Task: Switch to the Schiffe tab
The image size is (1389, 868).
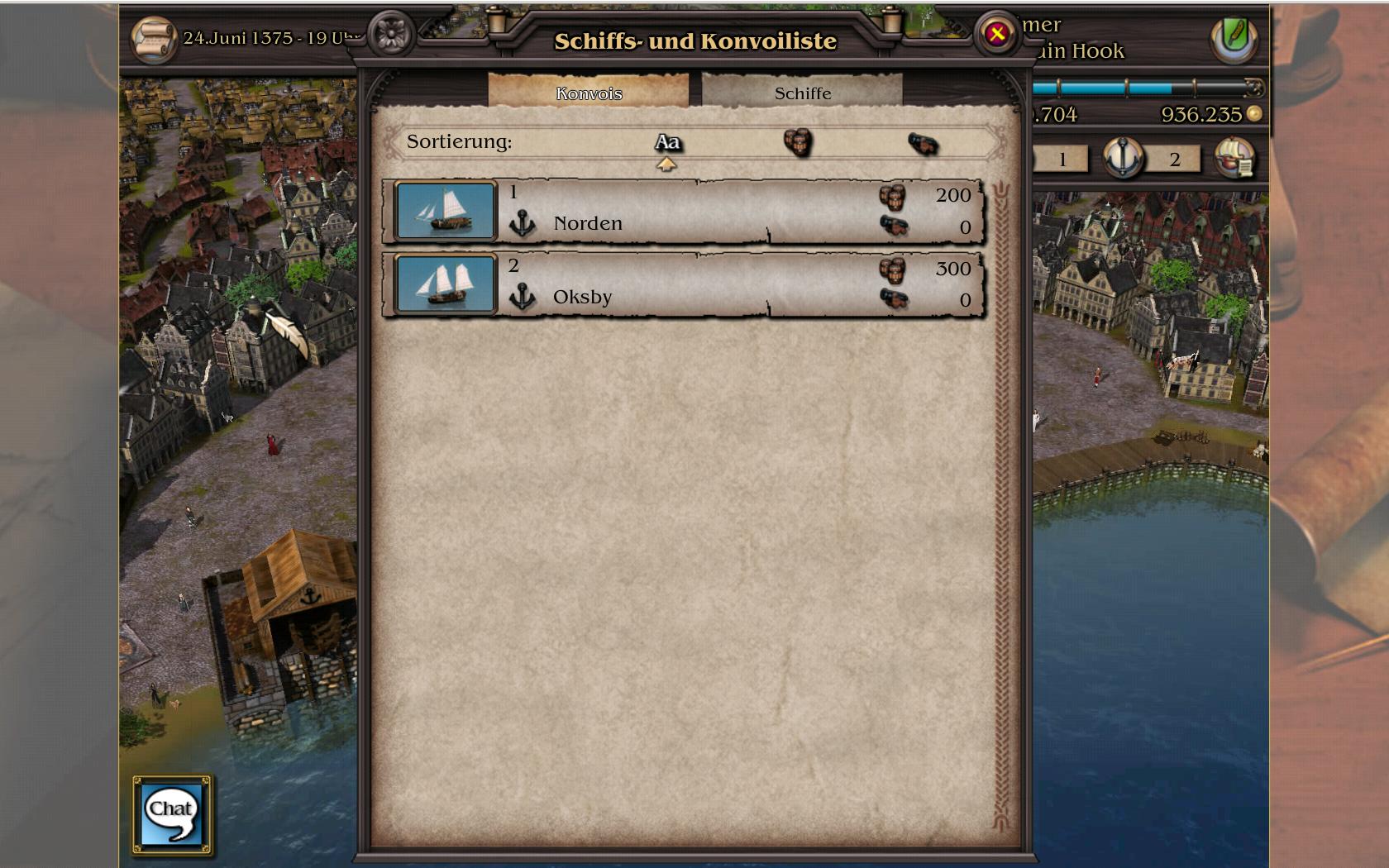Action: (x=802, y=93)
